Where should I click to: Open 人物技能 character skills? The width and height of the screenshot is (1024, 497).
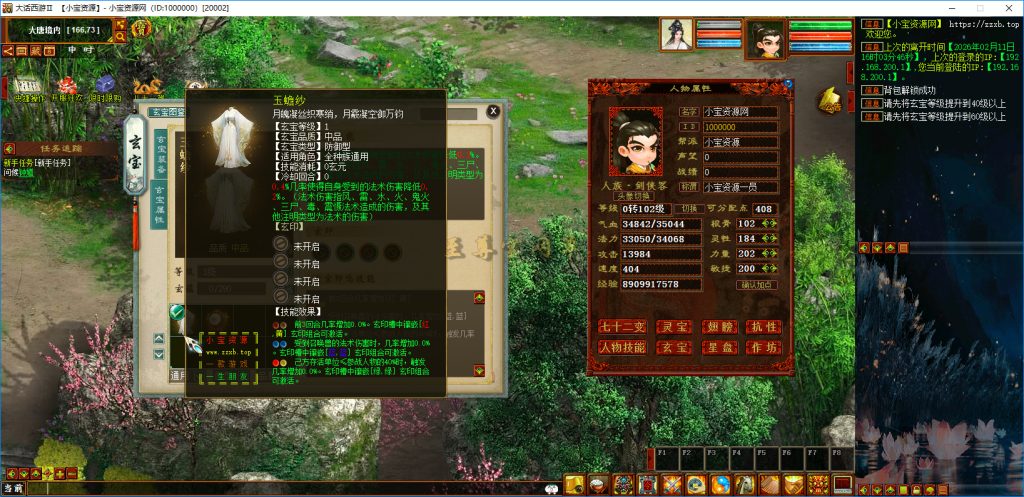pos(620,347)
